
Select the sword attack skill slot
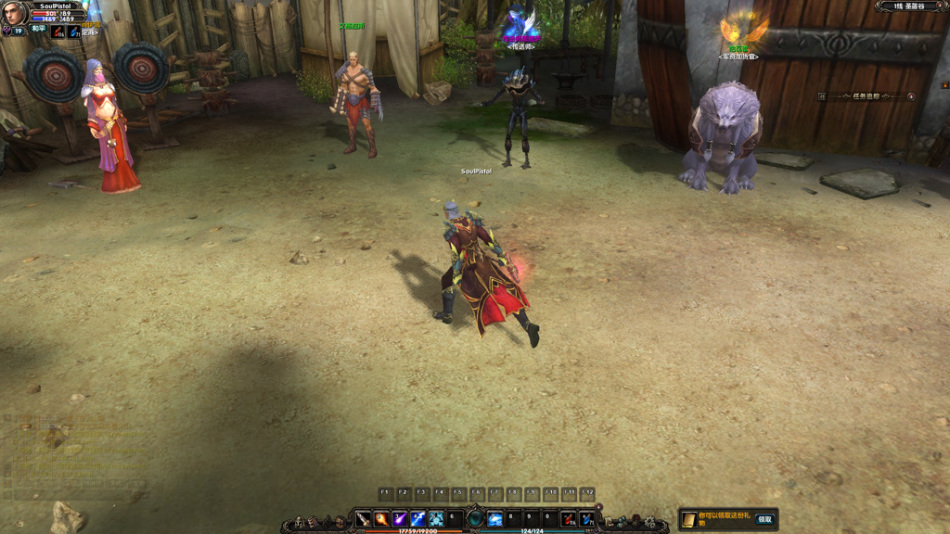(x=363, y=519)
